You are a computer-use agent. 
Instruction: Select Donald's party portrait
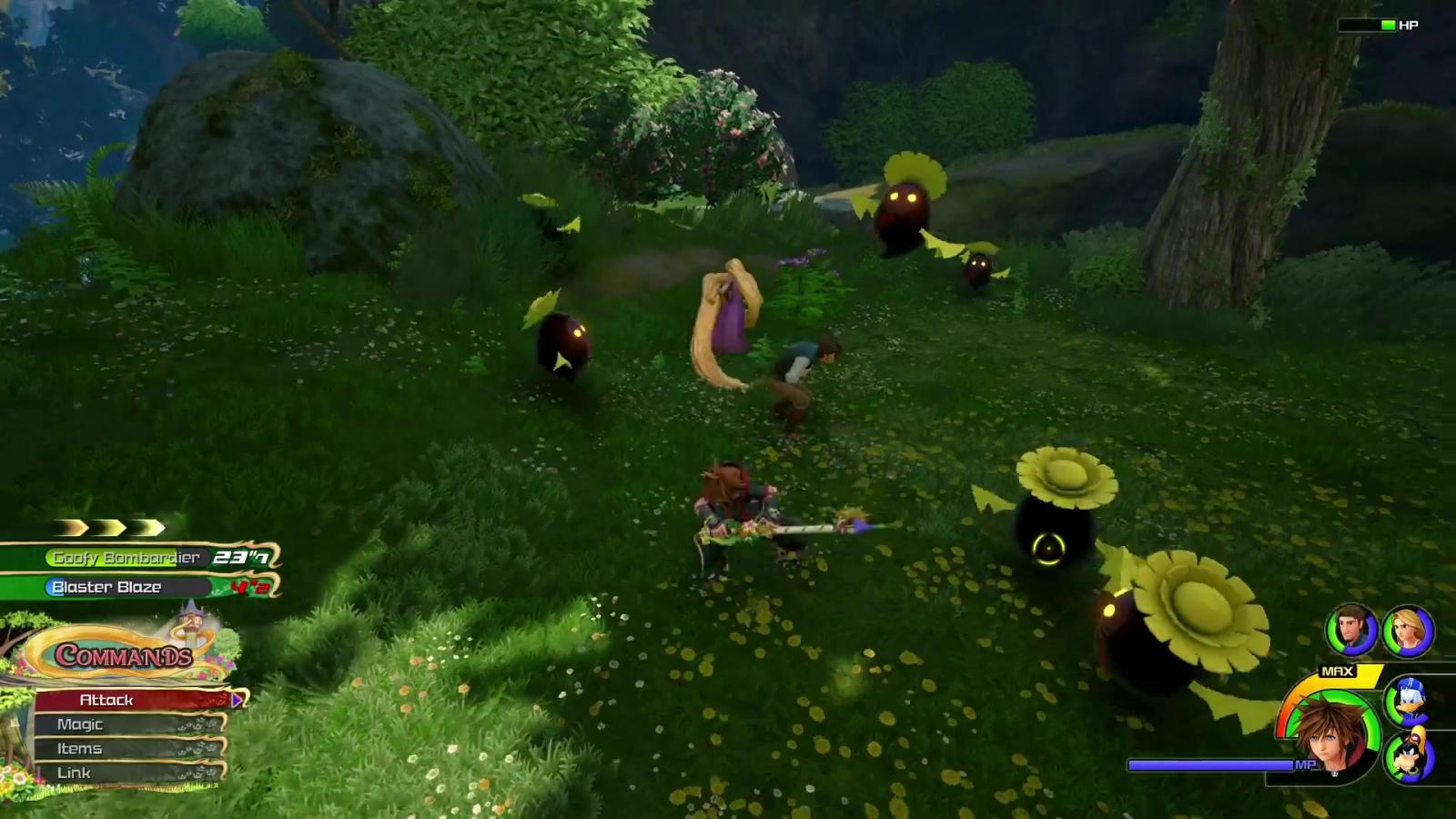pos(1407,701)
